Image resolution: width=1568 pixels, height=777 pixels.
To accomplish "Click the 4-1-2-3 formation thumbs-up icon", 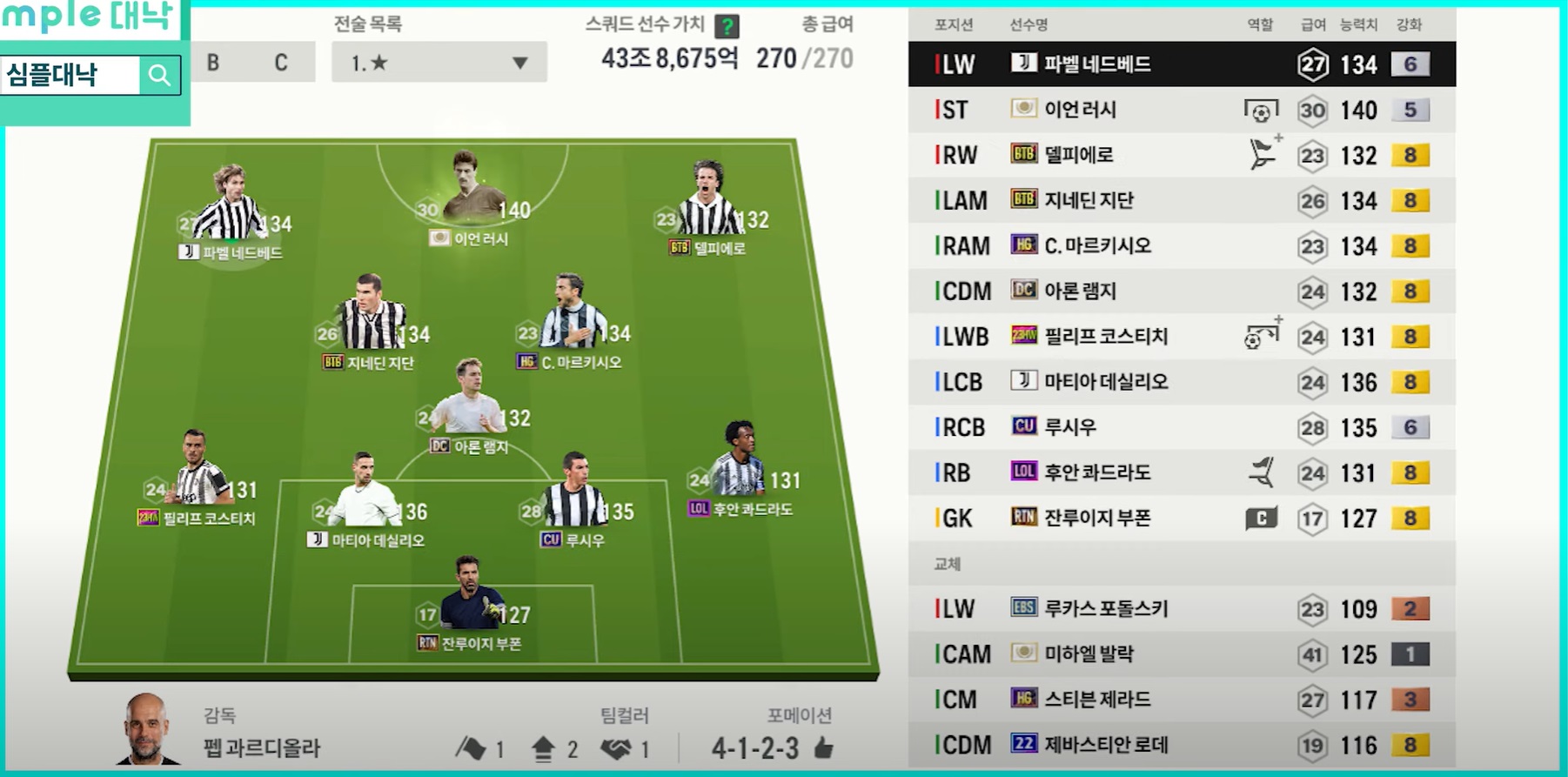I will coord(823,747).
